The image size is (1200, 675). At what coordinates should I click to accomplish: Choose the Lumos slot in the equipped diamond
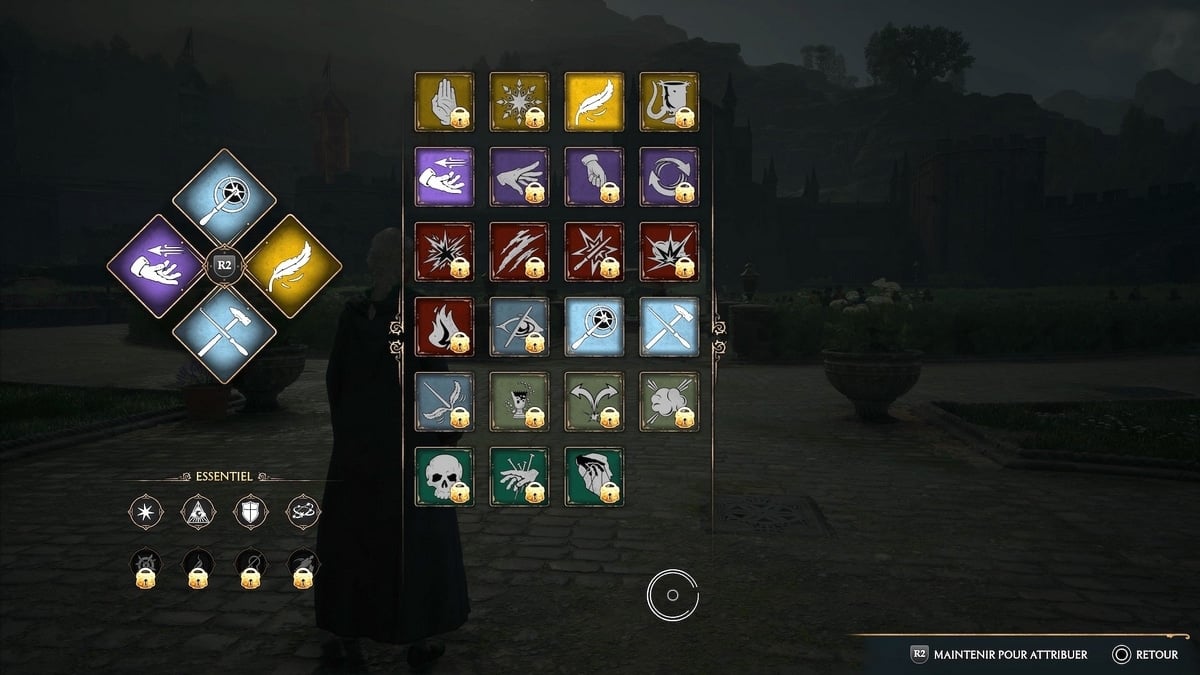pos(224,198)
